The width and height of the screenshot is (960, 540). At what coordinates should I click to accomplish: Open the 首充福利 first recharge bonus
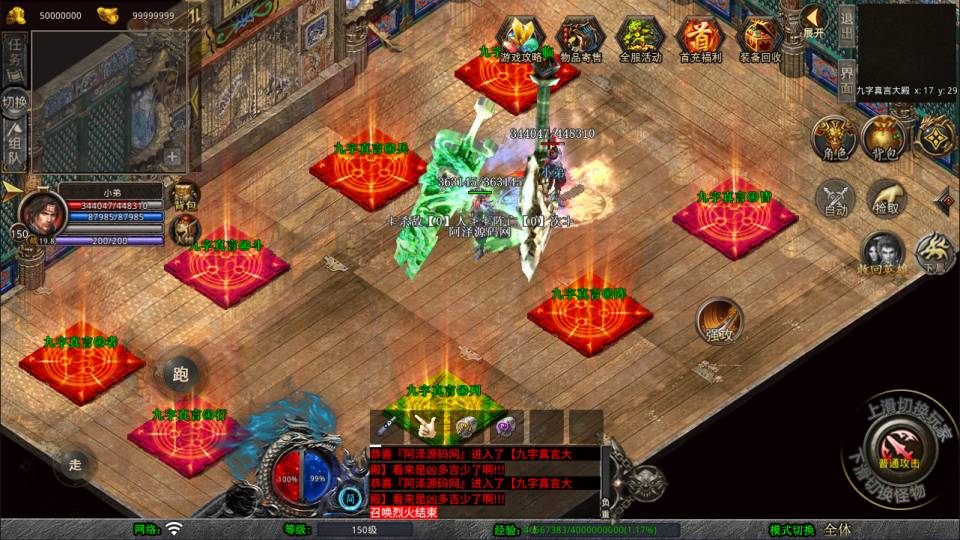point(698,39)
